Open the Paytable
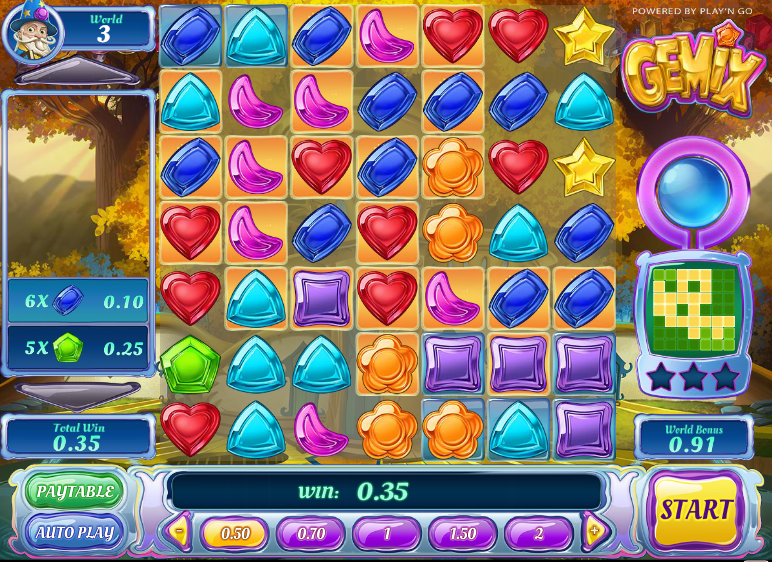The image size is (772, 562). click(75, 491)
